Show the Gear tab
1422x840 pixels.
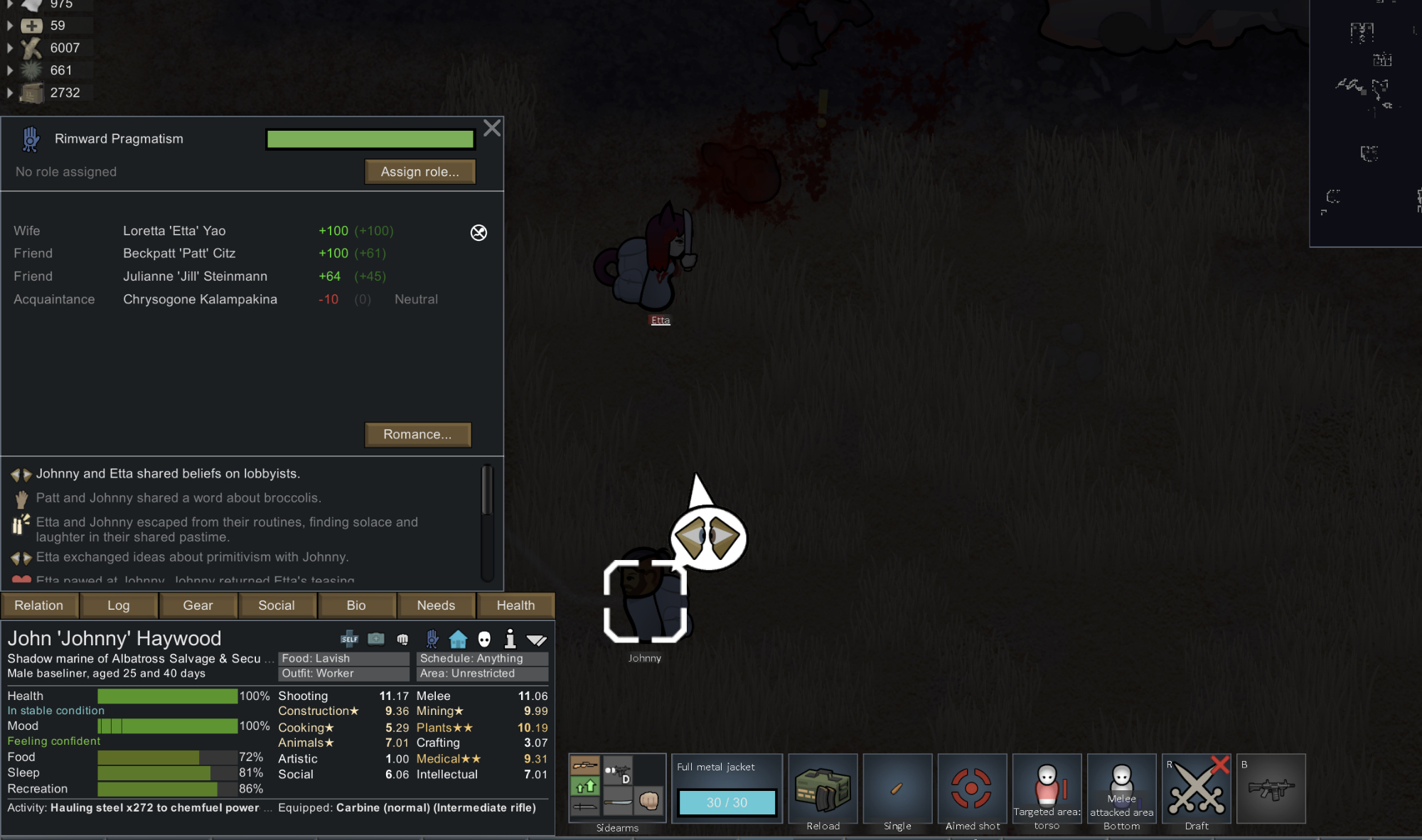click(x=198, y=605)
